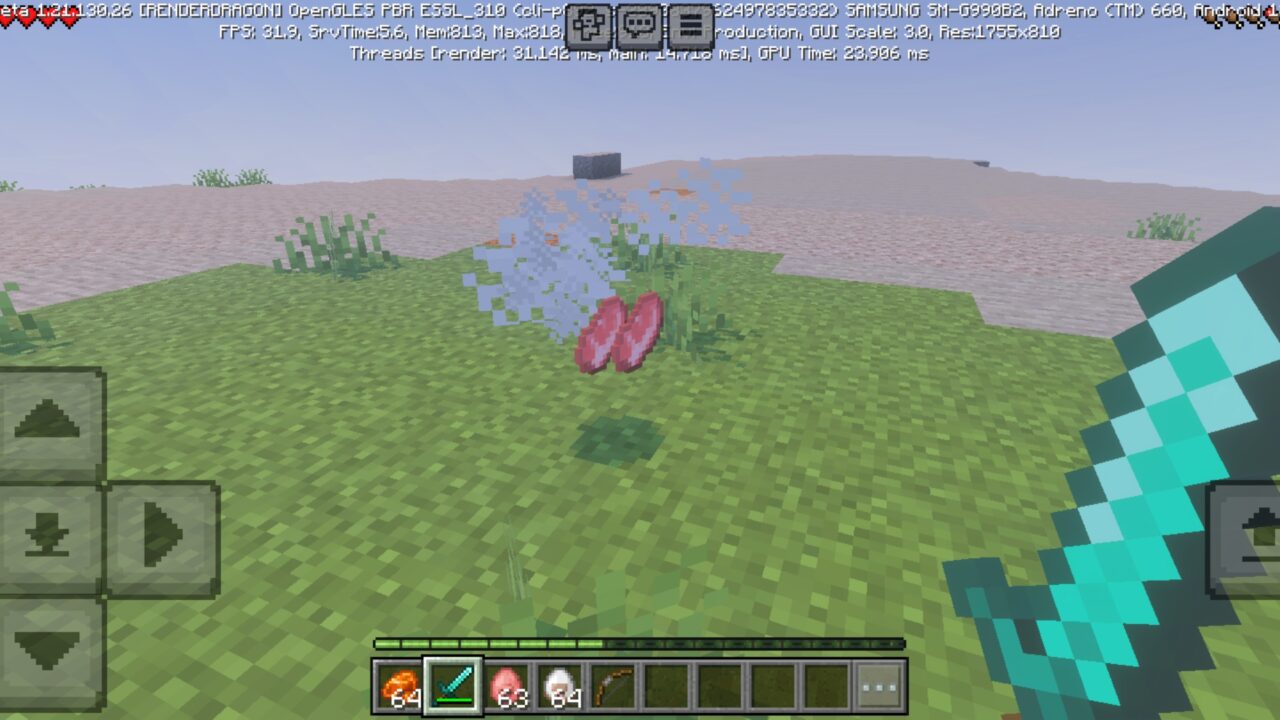Tap the three-dot hotbar overflow button
The width and height of the screenshot is (1280, 720).
[x=878, y=686]
